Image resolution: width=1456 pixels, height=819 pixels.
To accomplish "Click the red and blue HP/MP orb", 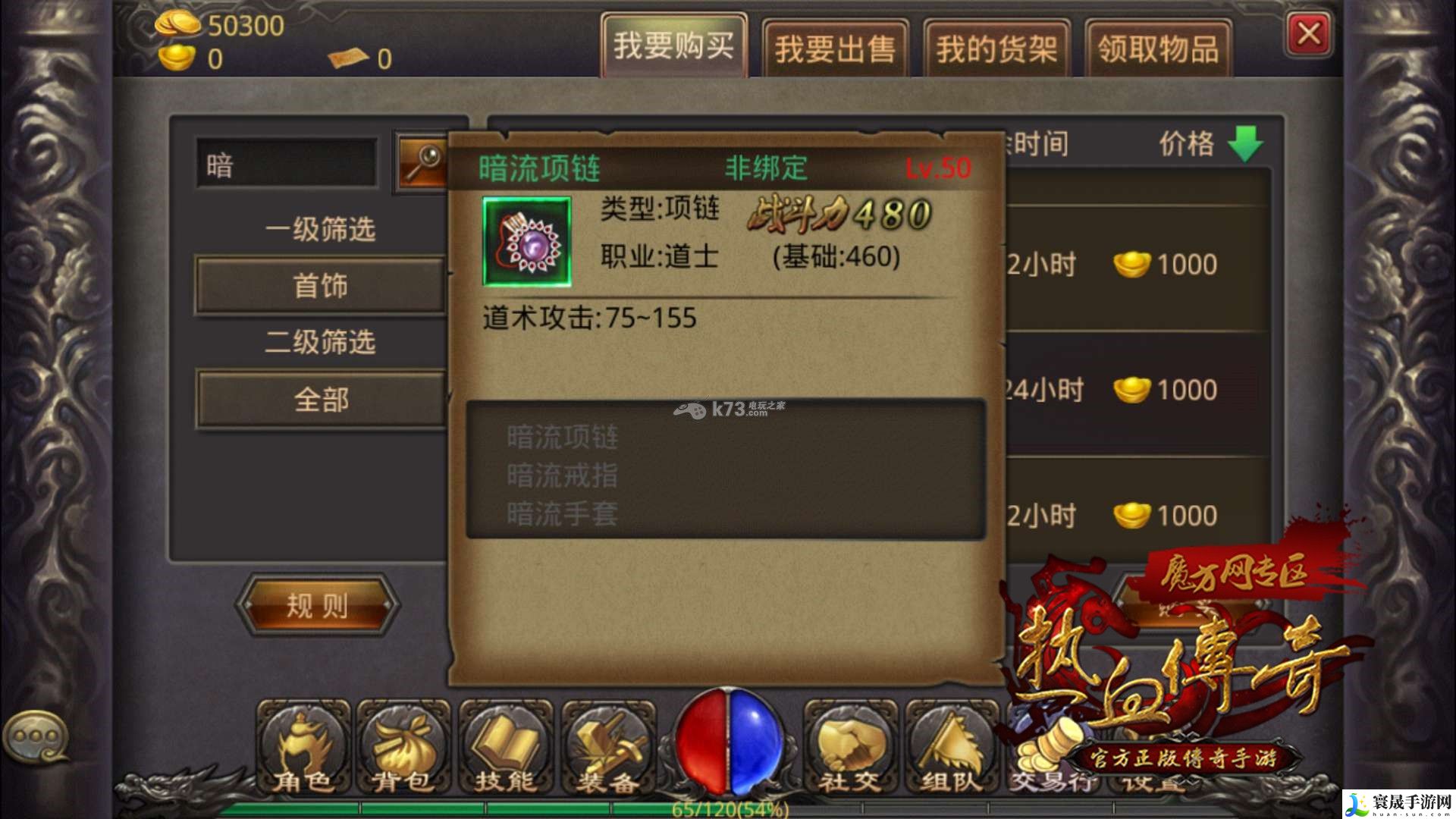I will (730, 739).
